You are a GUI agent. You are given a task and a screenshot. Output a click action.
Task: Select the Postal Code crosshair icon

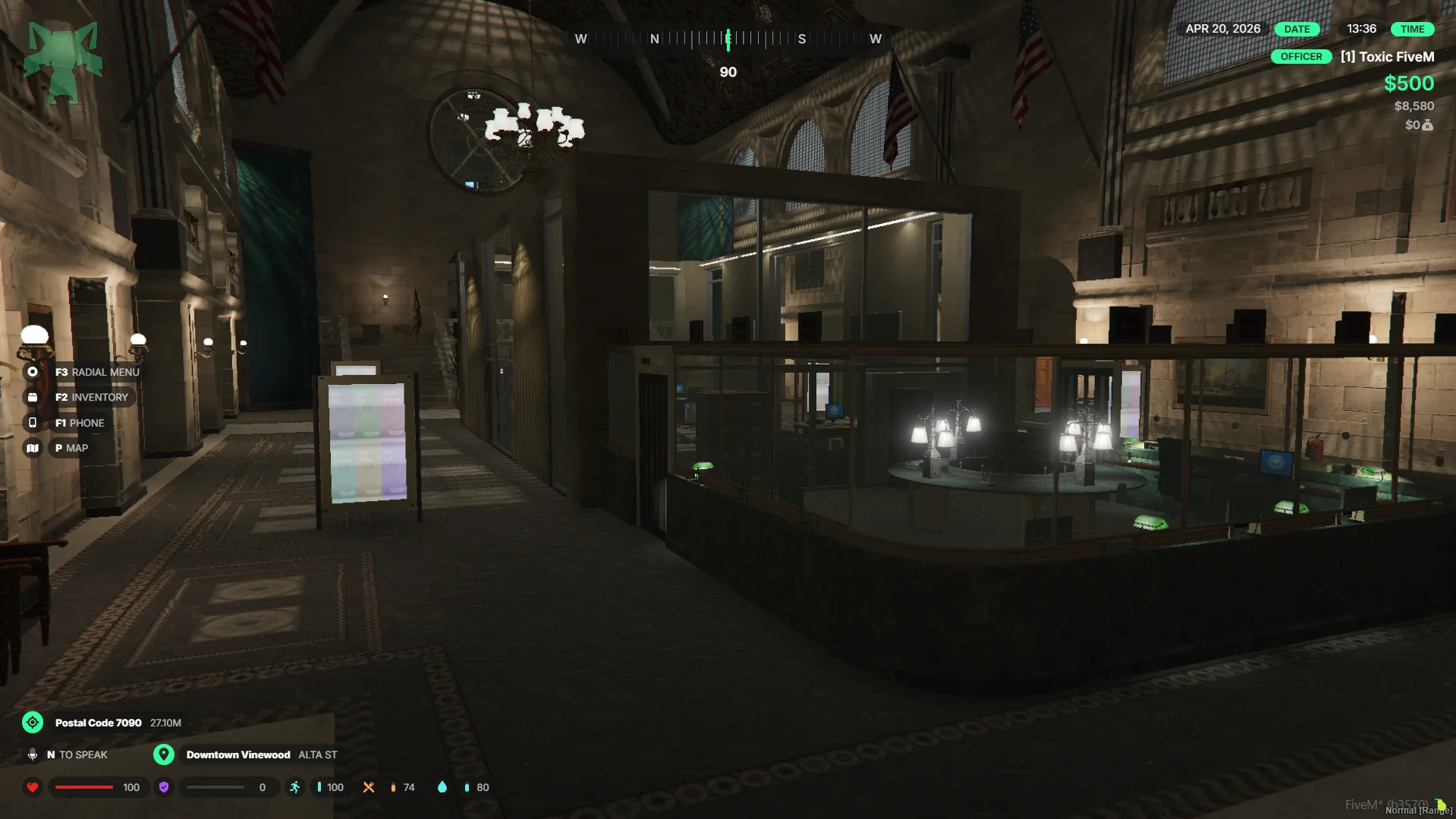(x=33, y=723)
